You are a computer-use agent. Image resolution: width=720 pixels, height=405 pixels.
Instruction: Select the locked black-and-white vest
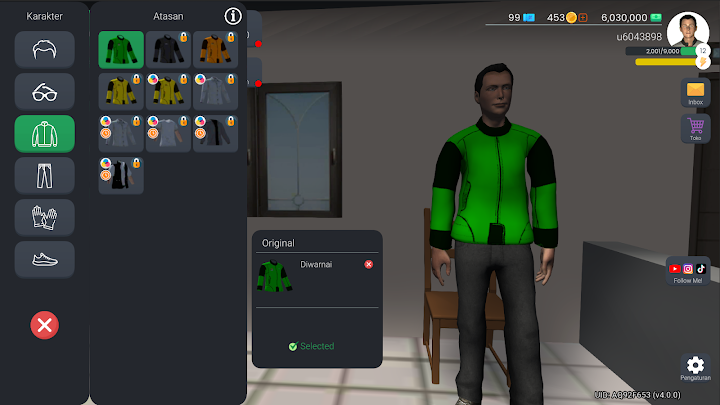[x=121, y=174]
